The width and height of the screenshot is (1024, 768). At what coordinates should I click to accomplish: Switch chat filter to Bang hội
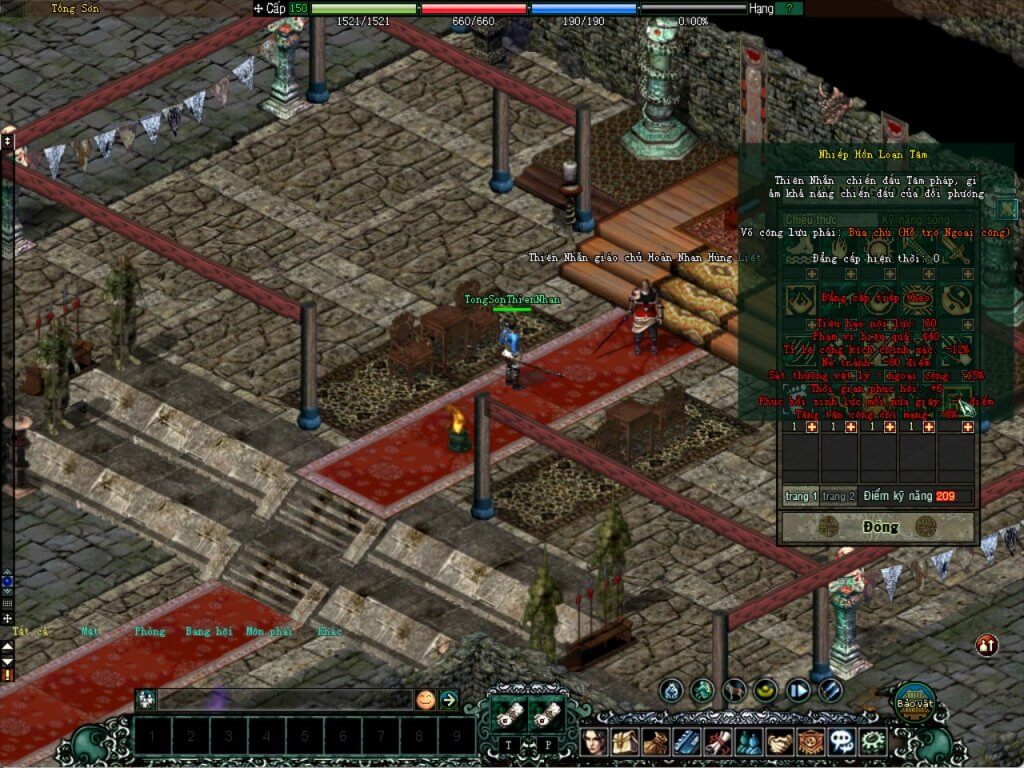point(208,631)
